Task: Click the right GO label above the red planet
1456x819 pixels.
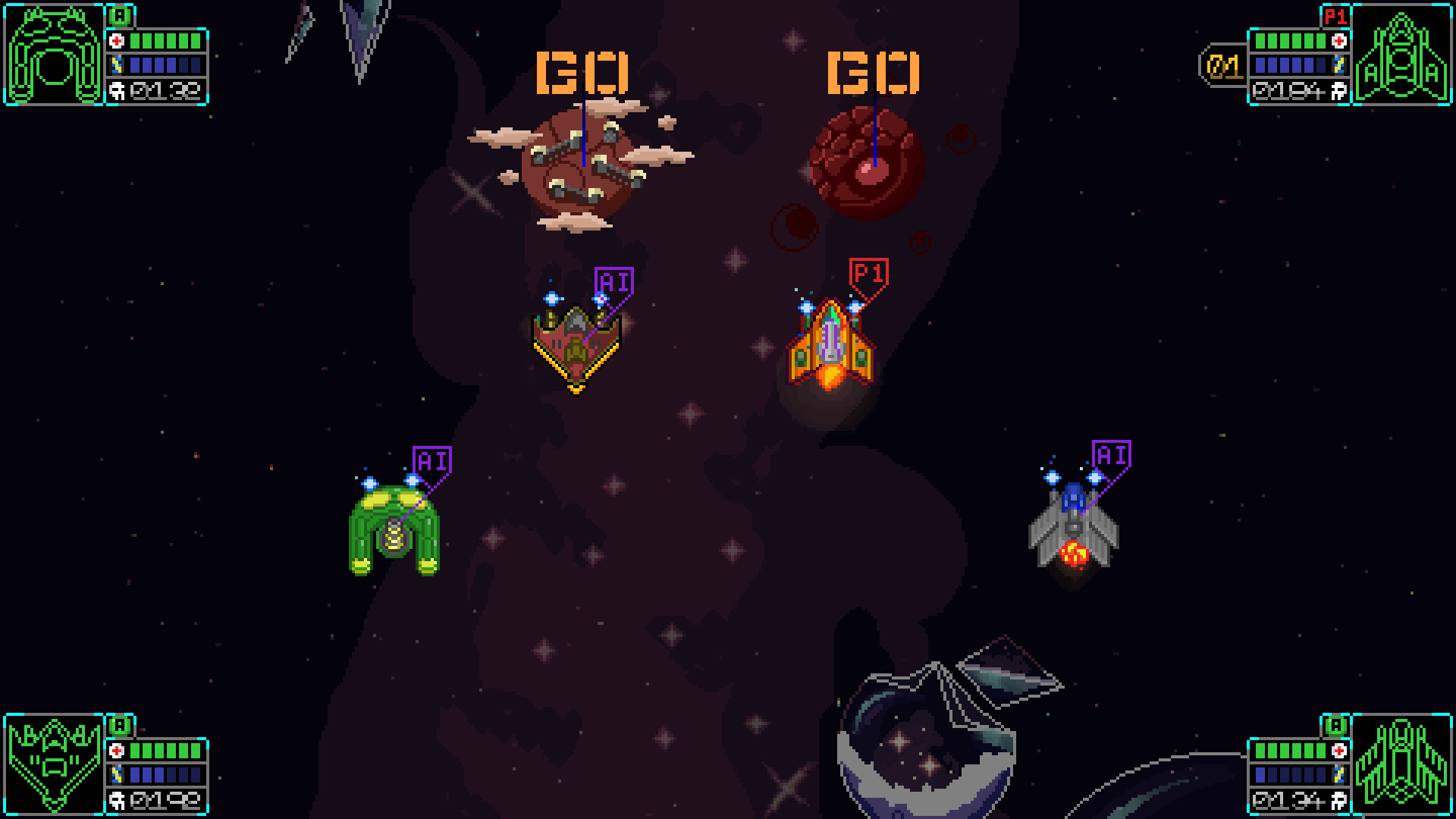Action: (x=874, y=72)
